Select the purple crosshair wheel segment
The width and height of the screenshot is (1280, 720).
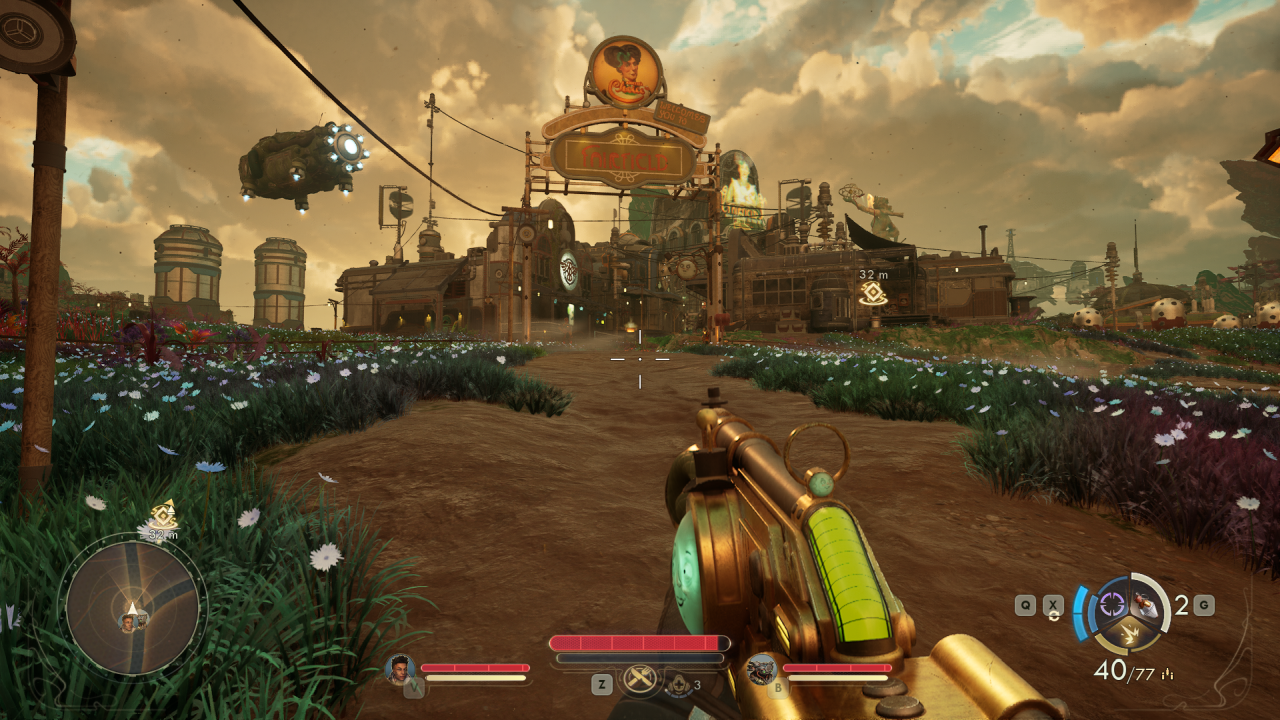[x=1113, y=602]
